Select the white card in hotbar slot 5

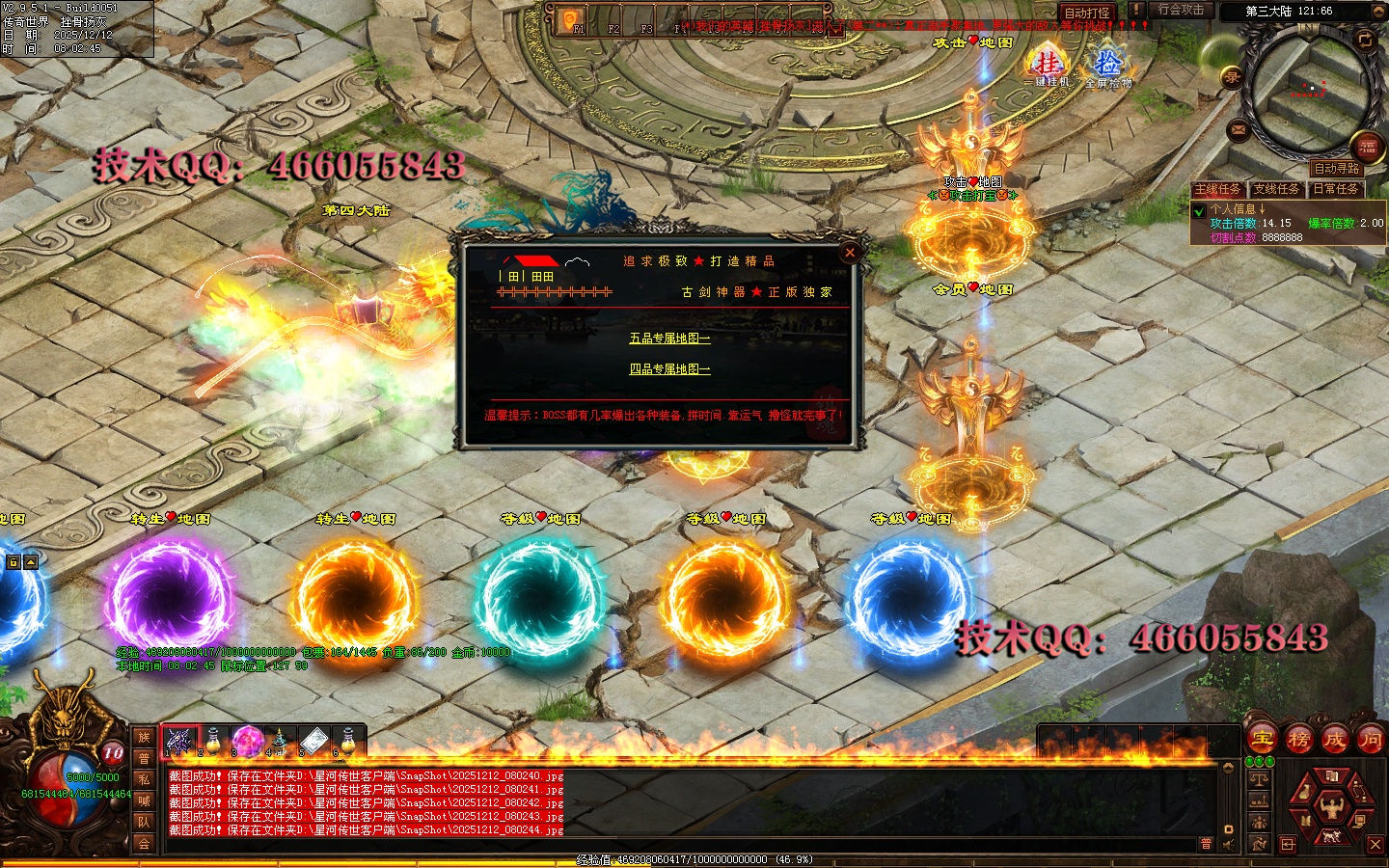coord(313,740)
